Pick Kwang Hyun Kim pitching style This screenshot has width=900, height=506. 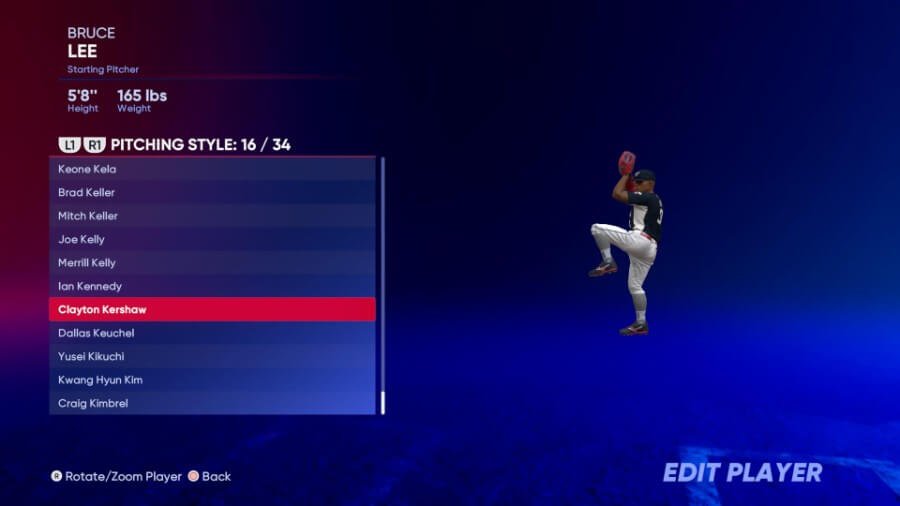(212, 380)
